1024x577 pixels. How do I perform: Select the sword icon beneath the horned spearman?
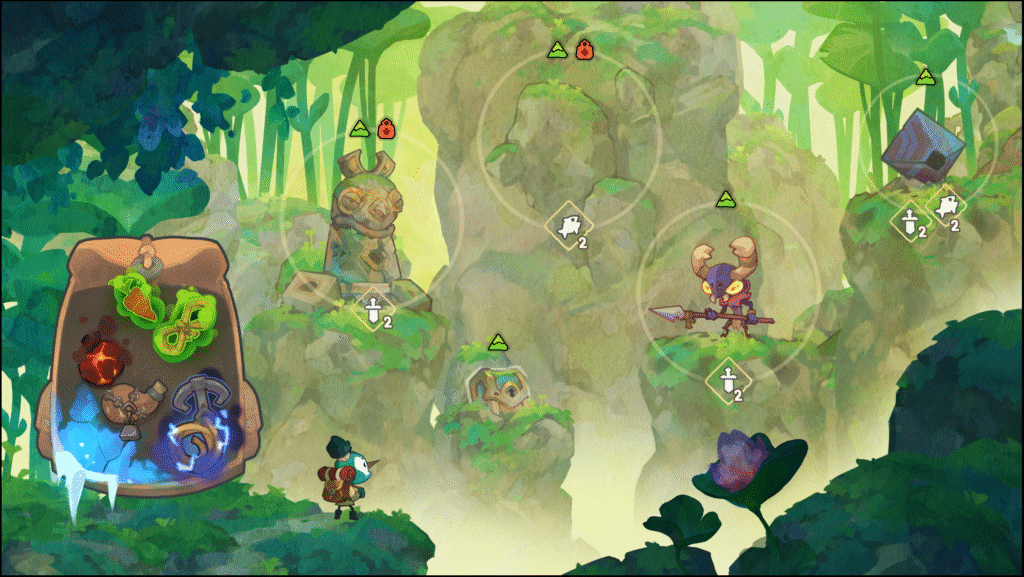click(727, 380)
